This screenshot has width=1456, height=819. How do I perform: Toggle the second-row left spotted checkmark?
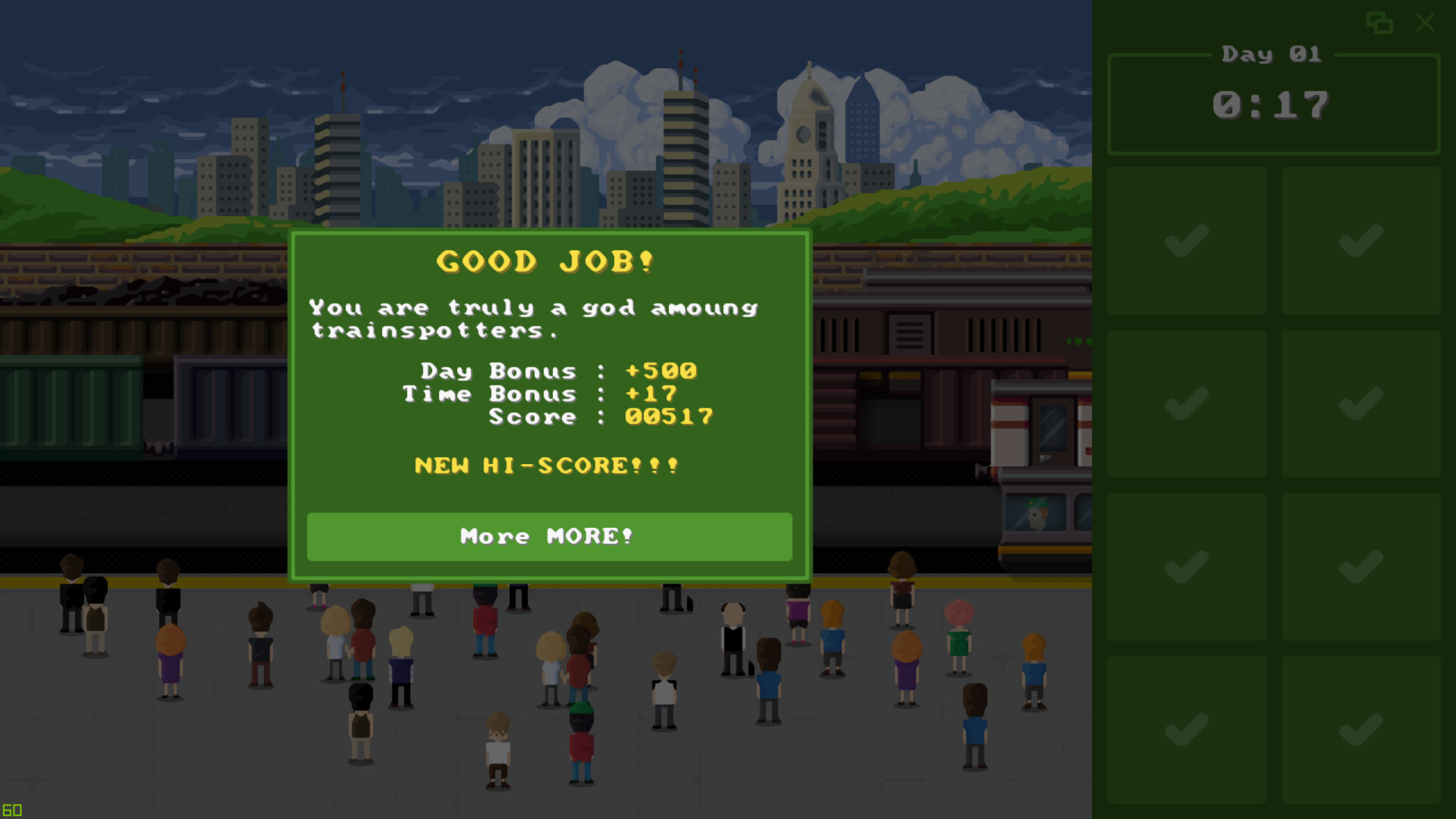(1186, 403)
